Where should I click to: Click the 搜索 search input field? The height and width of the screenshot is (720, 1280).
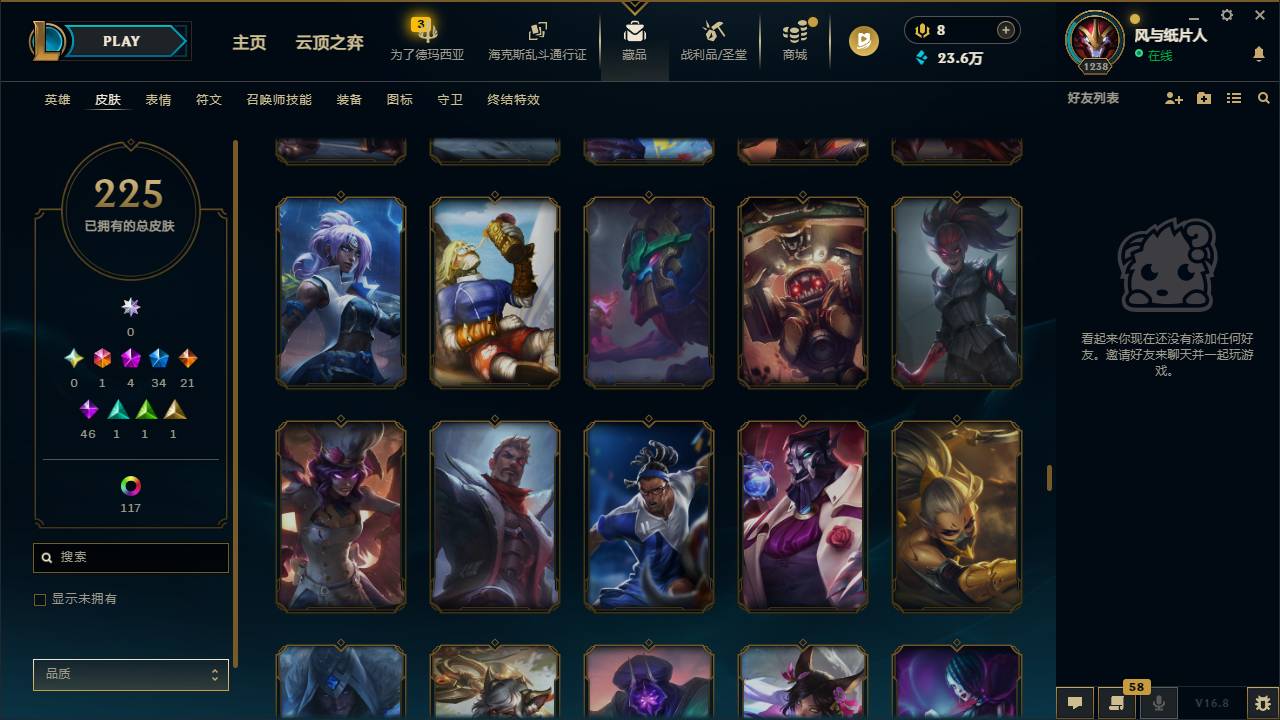130,557
